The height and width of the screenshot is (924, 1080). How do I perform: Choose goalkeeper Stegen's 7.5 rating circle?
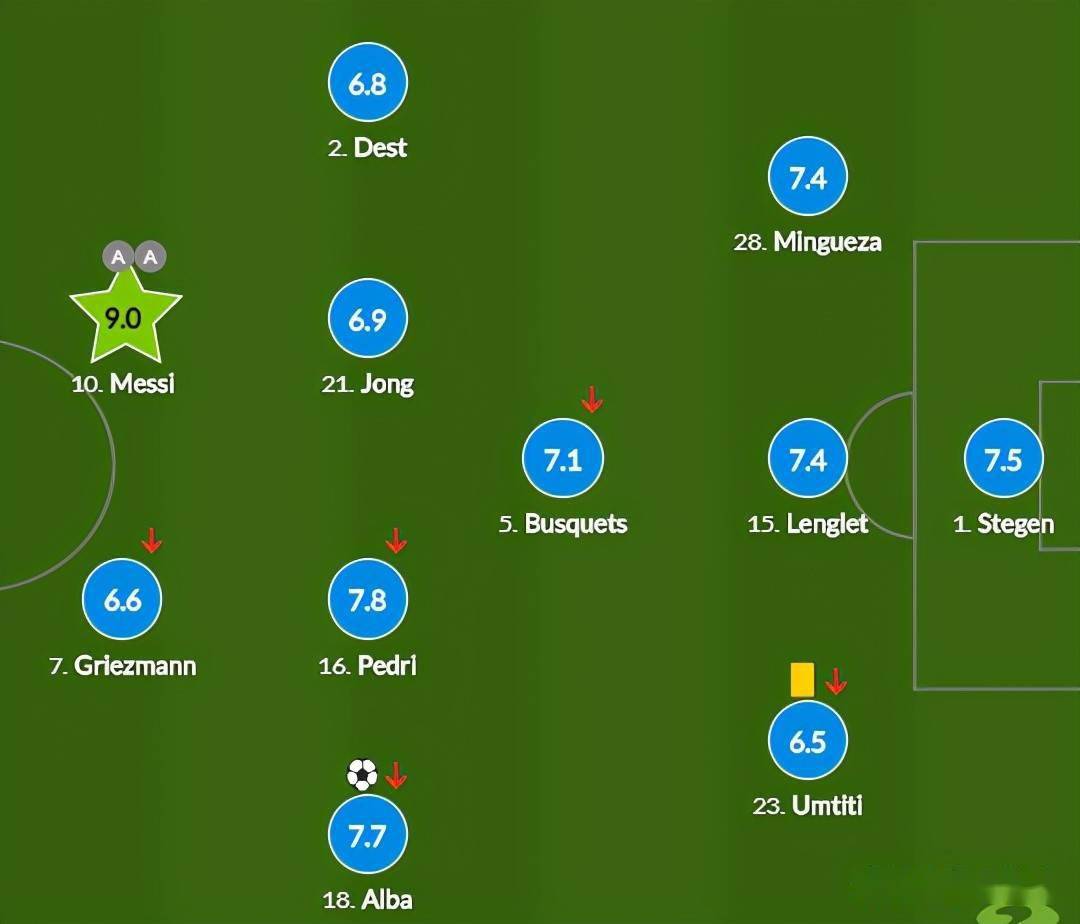(1003, 459)
